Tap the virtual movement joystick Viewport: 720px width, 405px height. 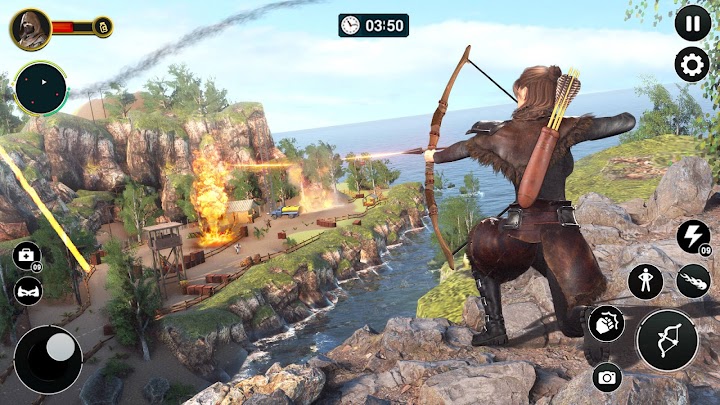coord(48,358)
